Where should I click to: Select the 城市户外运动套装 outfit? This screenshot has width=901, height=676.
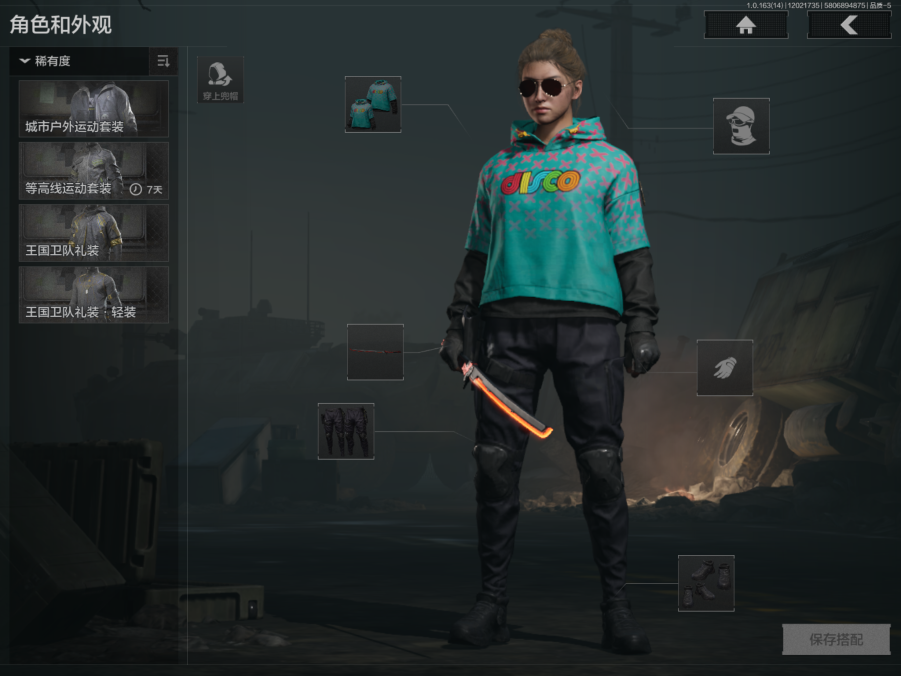coord(94,108)
